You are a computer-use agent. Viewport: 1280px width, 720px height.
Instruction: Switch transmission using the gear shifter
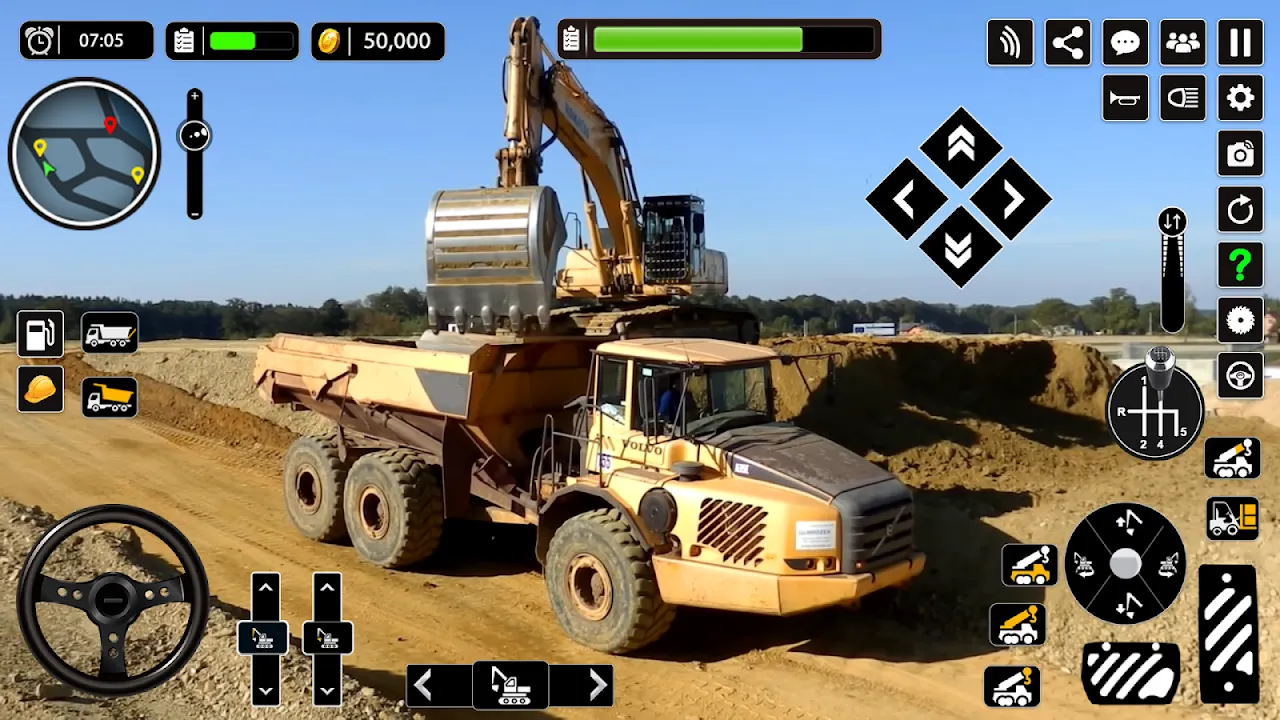(1155, 408)
